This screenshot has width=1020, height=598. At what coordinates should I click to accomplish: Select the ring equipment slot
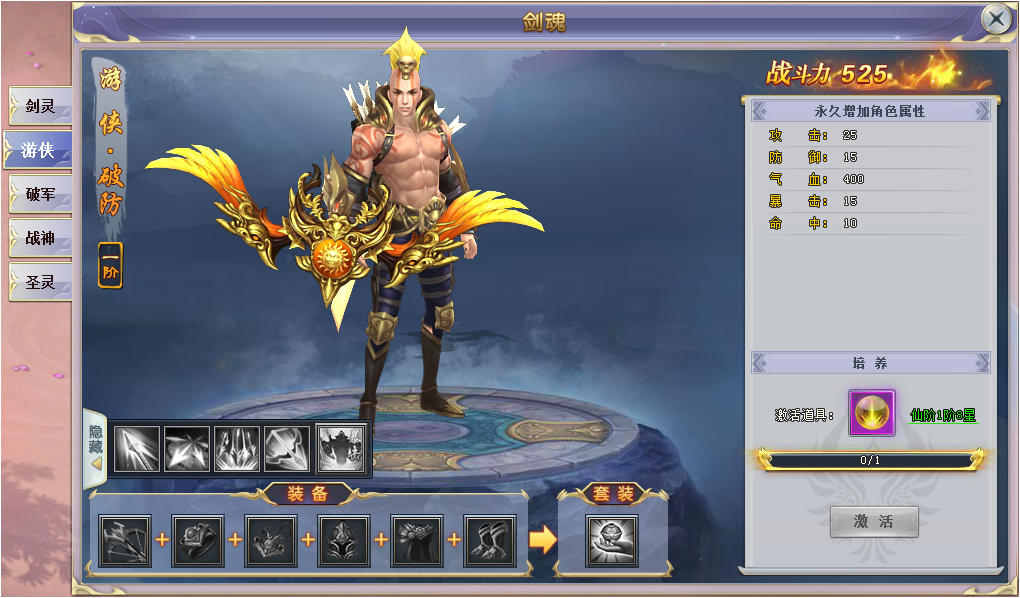(198, 541)
